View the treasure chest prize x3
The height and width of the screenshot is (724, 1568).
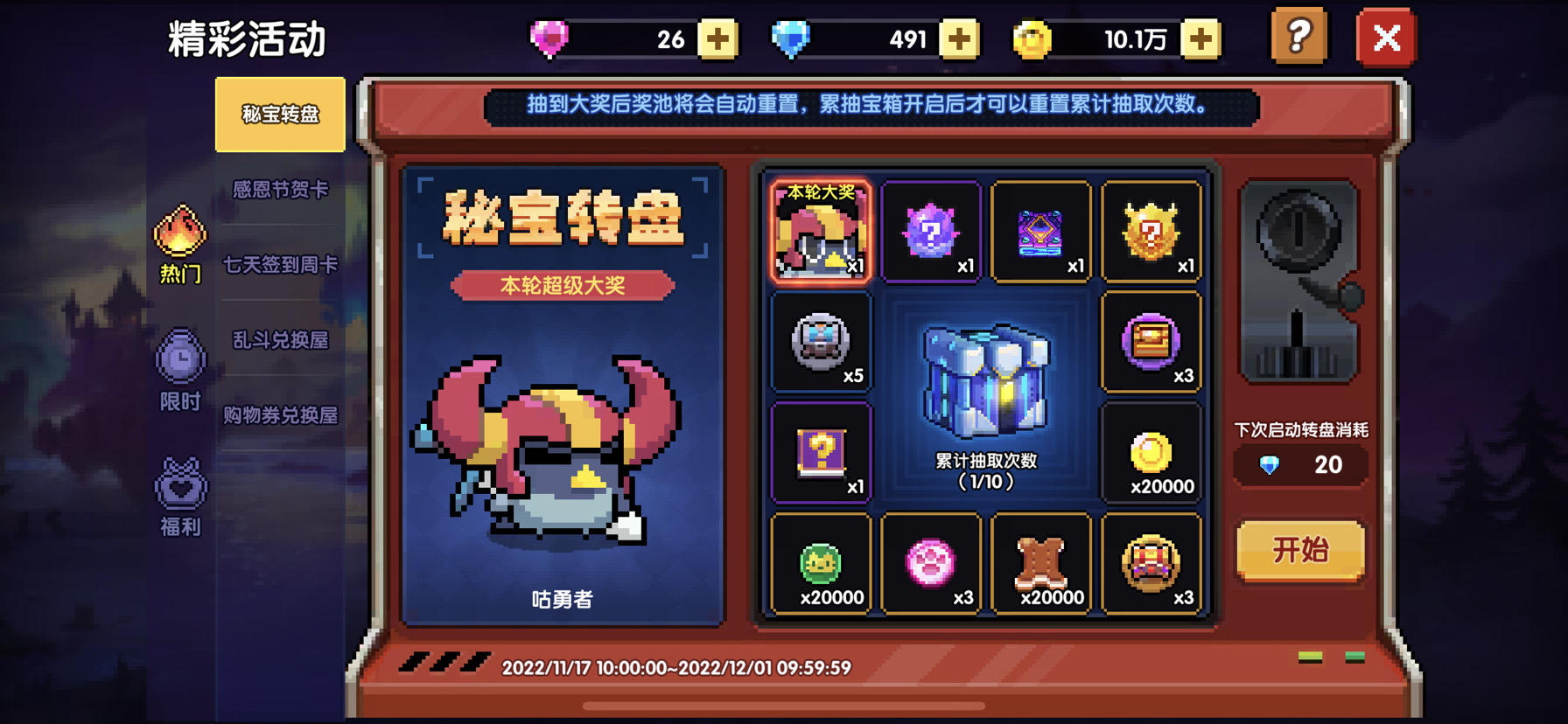1152,342
